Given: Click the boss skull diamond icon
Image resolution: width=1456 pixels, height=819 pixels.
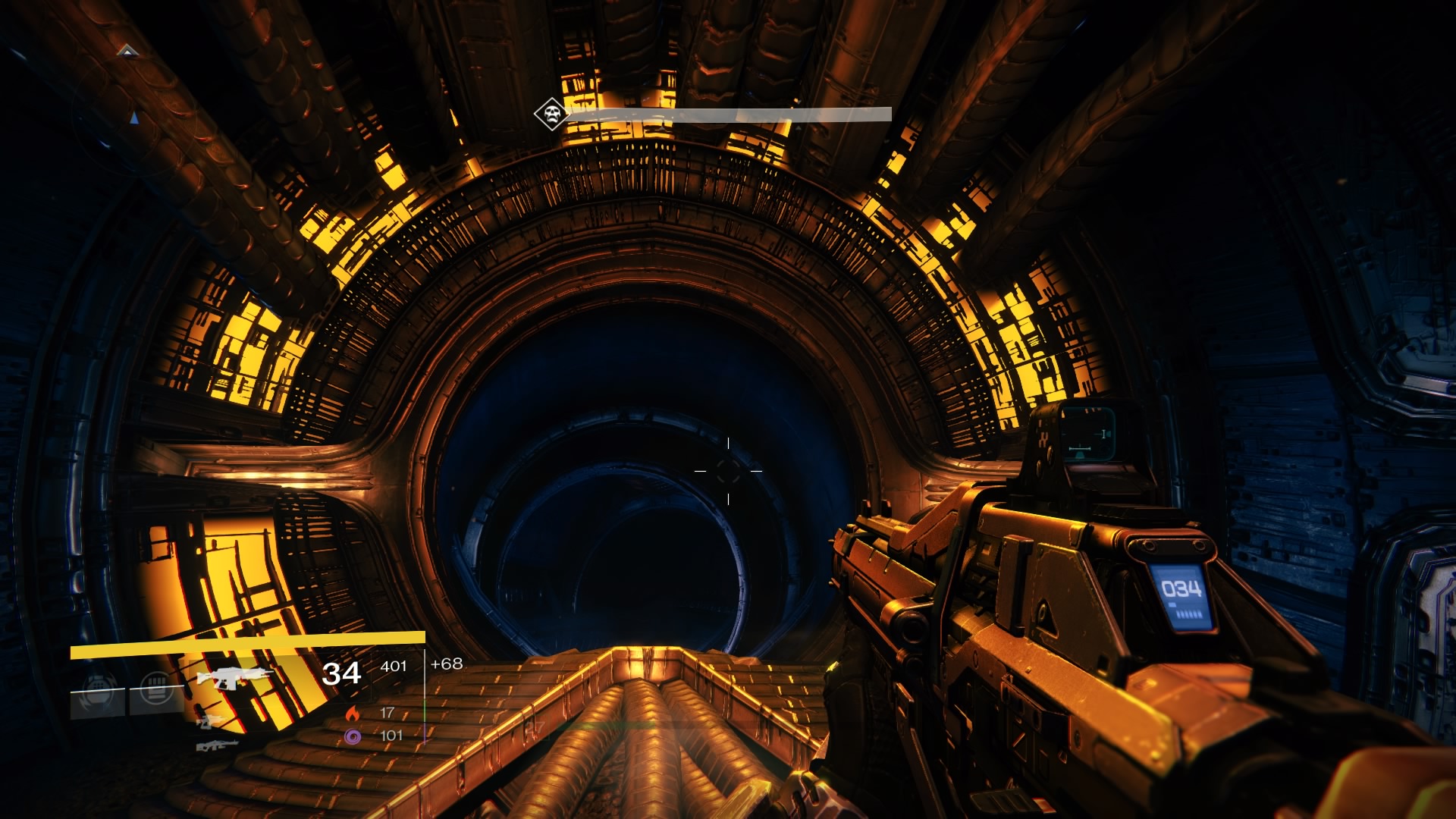Looking at the screenshot, I should tap(551, 115).
